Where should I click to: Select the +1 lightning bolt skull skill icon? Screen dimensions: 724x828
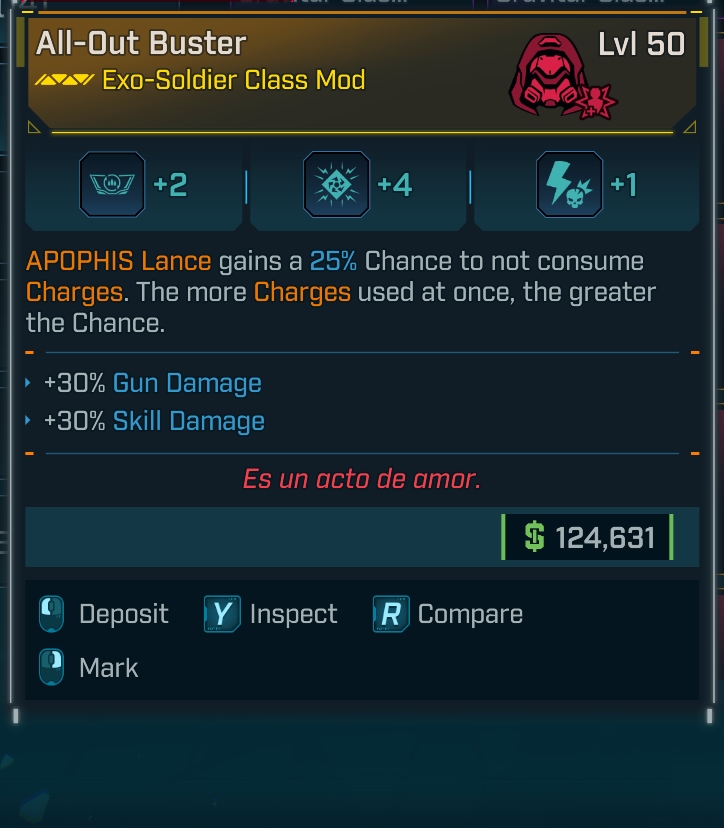coord(569,185)
